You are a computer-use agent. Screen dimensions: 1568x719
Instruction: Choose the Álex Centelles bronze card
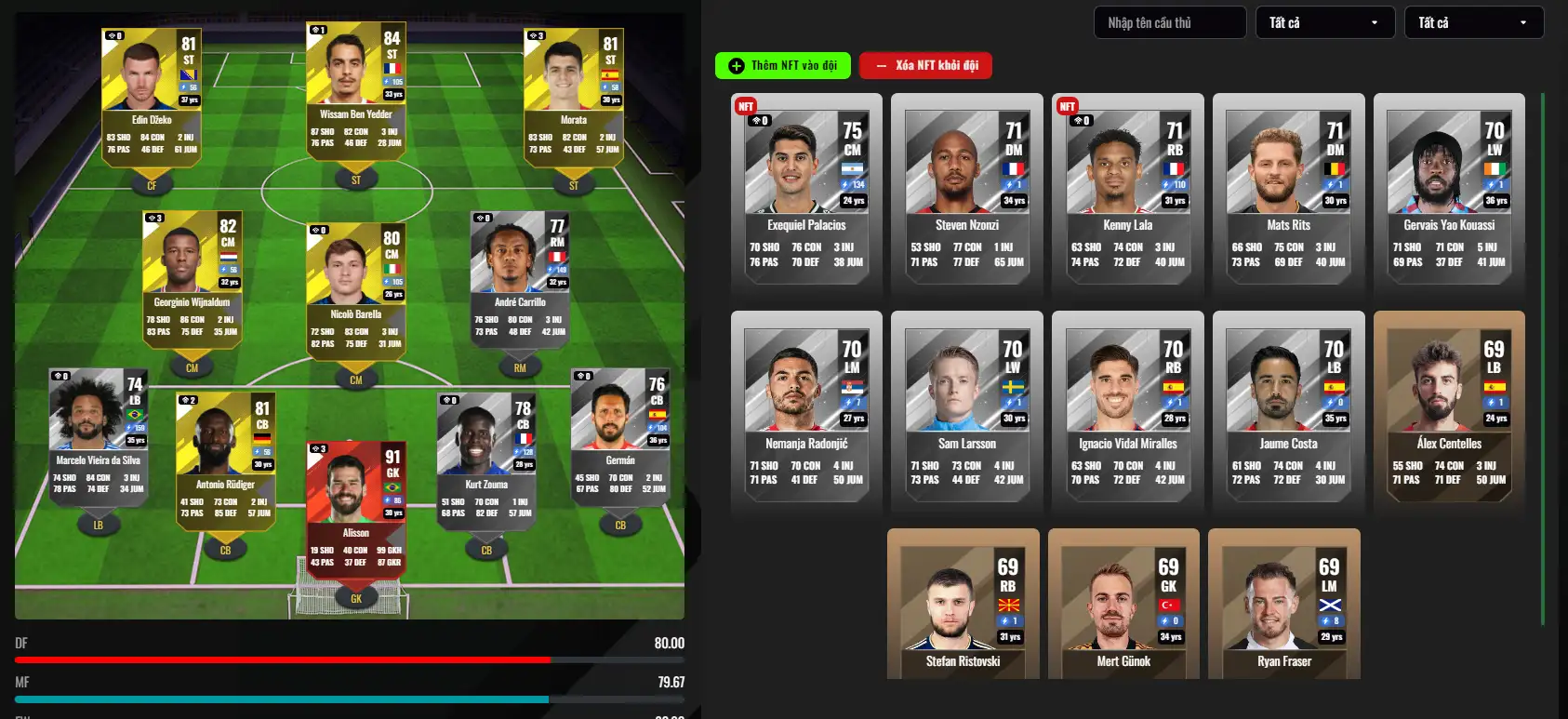tap(1449, 412)
